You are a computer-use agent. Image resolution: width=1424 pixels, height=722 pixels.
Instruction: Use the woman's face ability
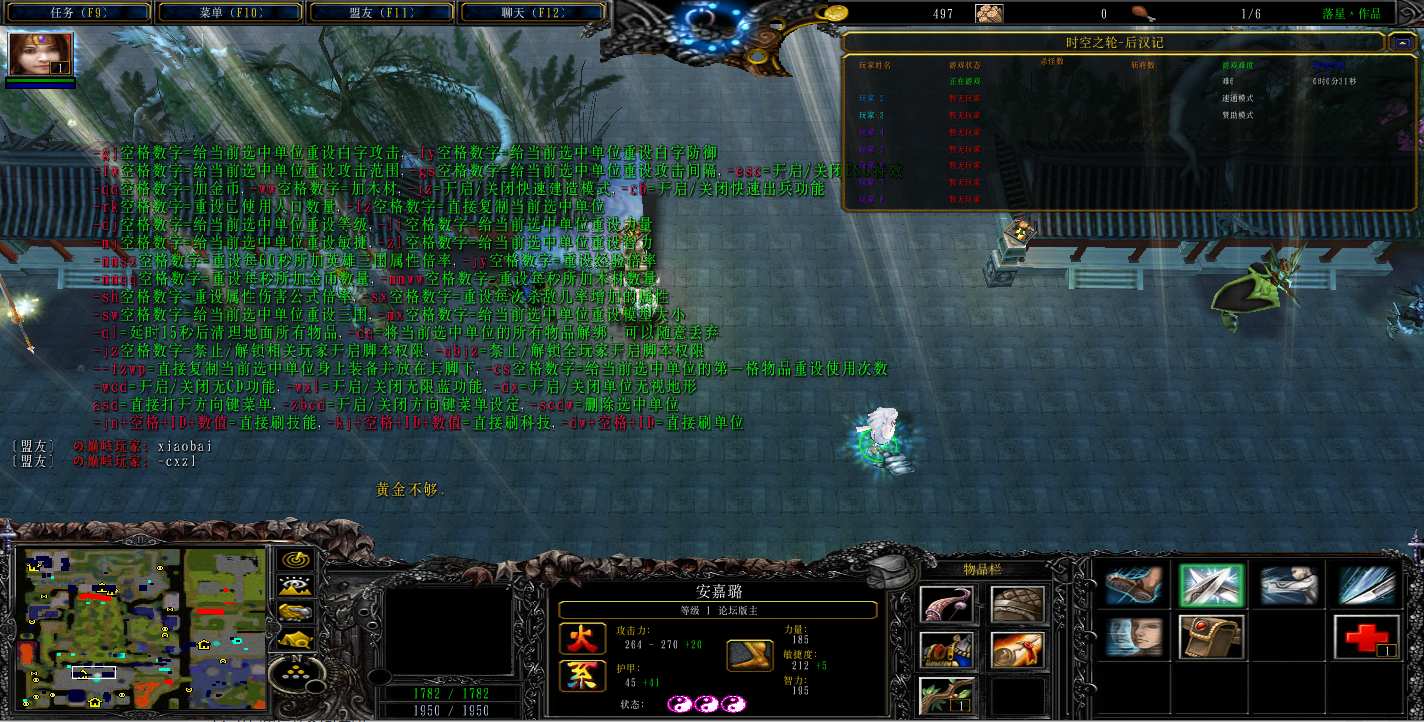(x=1133, y=637)
